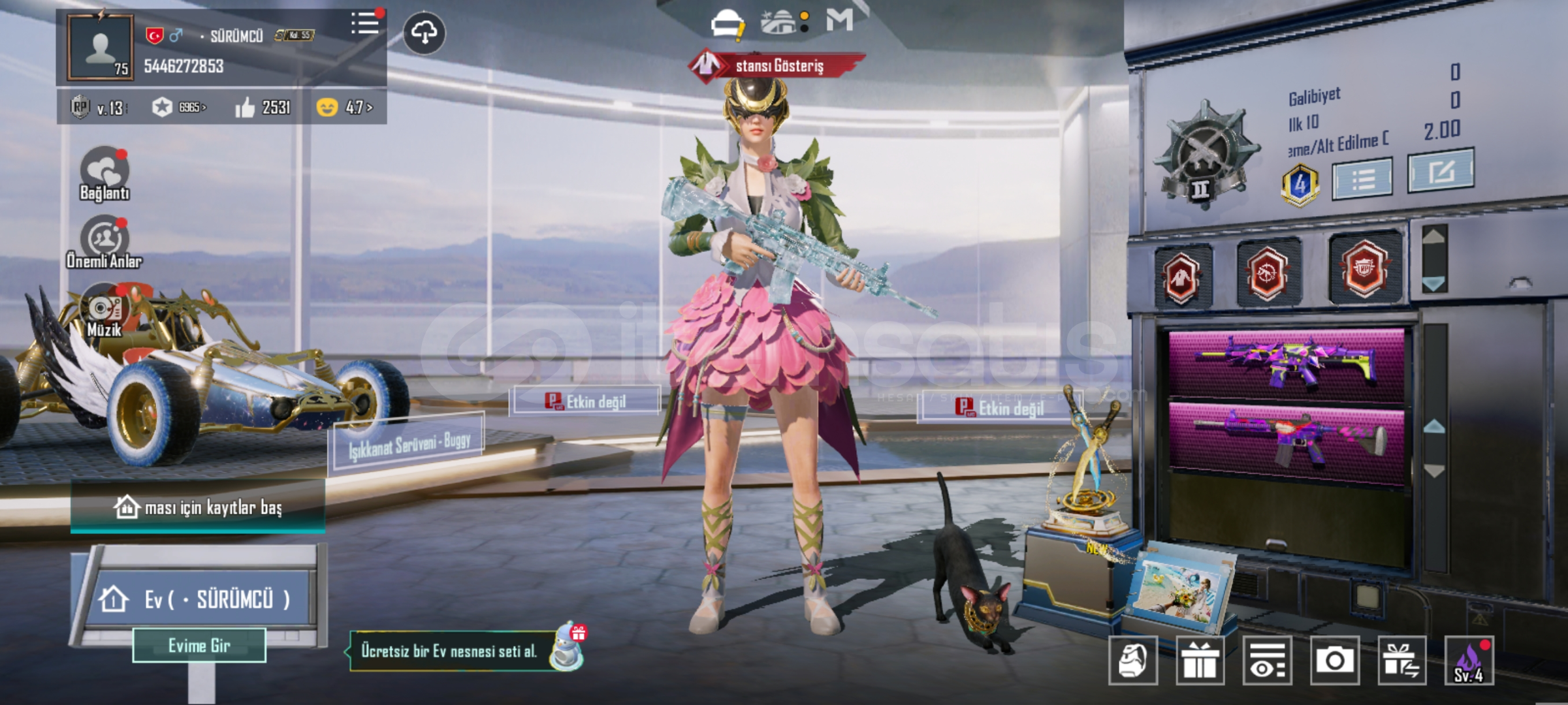Click the edit stats pencil button
Viewport: 1568px width, 705px height.
(x=1440, y=171)
